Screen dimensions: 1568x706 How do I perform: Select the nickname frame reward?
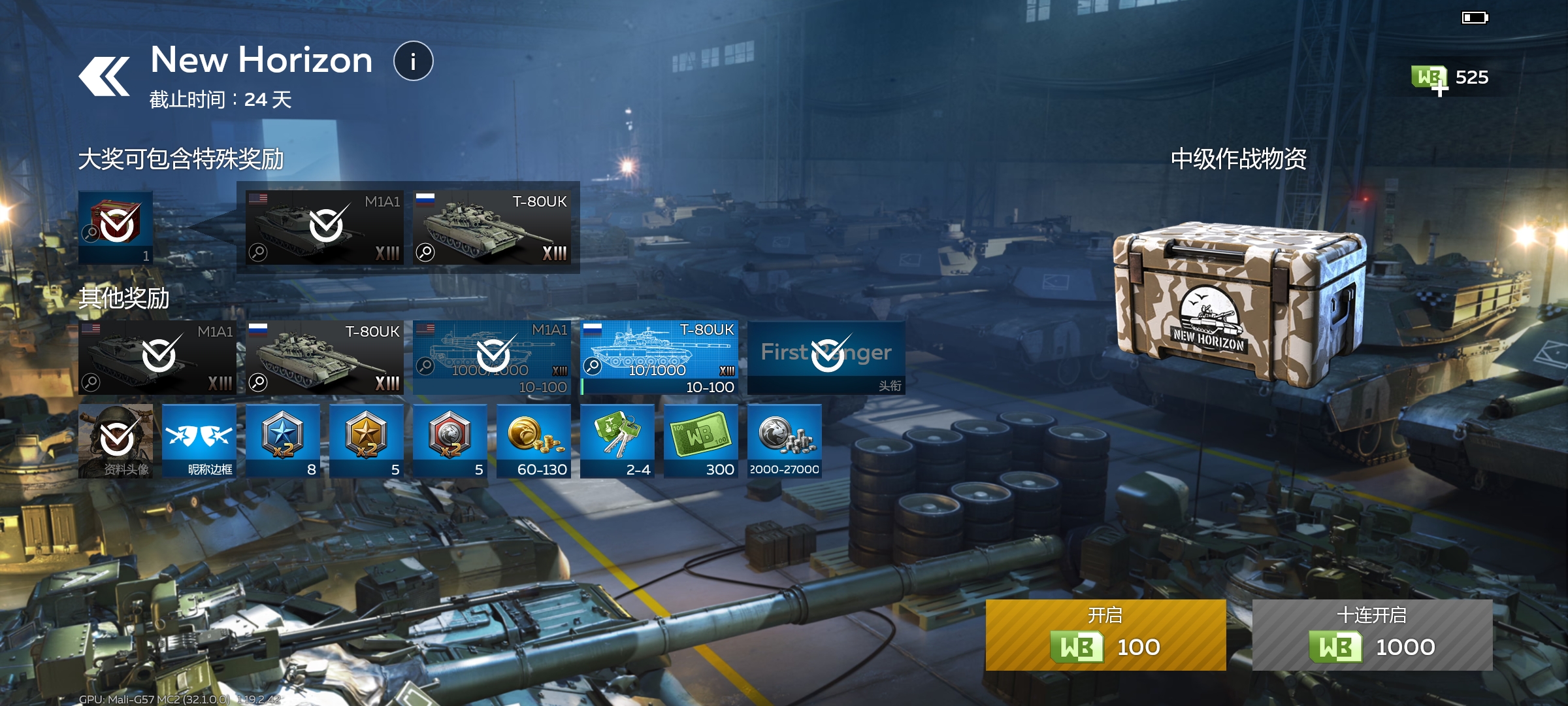[199, 441]
